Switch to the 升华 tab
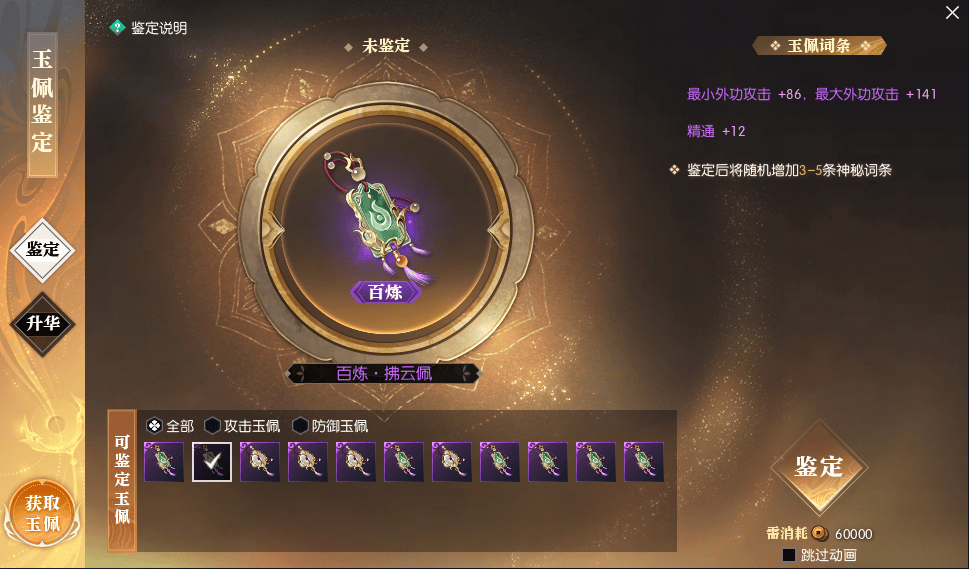969x569 pixels. (x=43, y=323)
